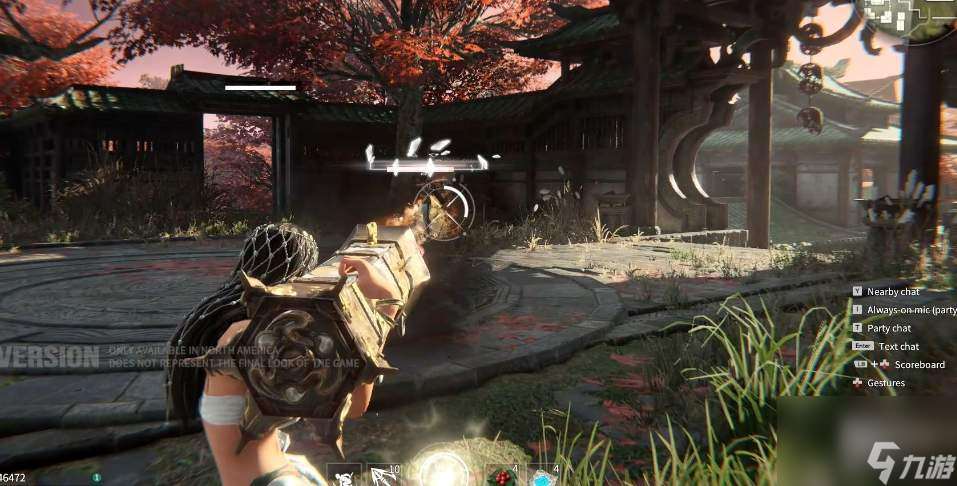Use the blue crystal item slot

(544, 476)
